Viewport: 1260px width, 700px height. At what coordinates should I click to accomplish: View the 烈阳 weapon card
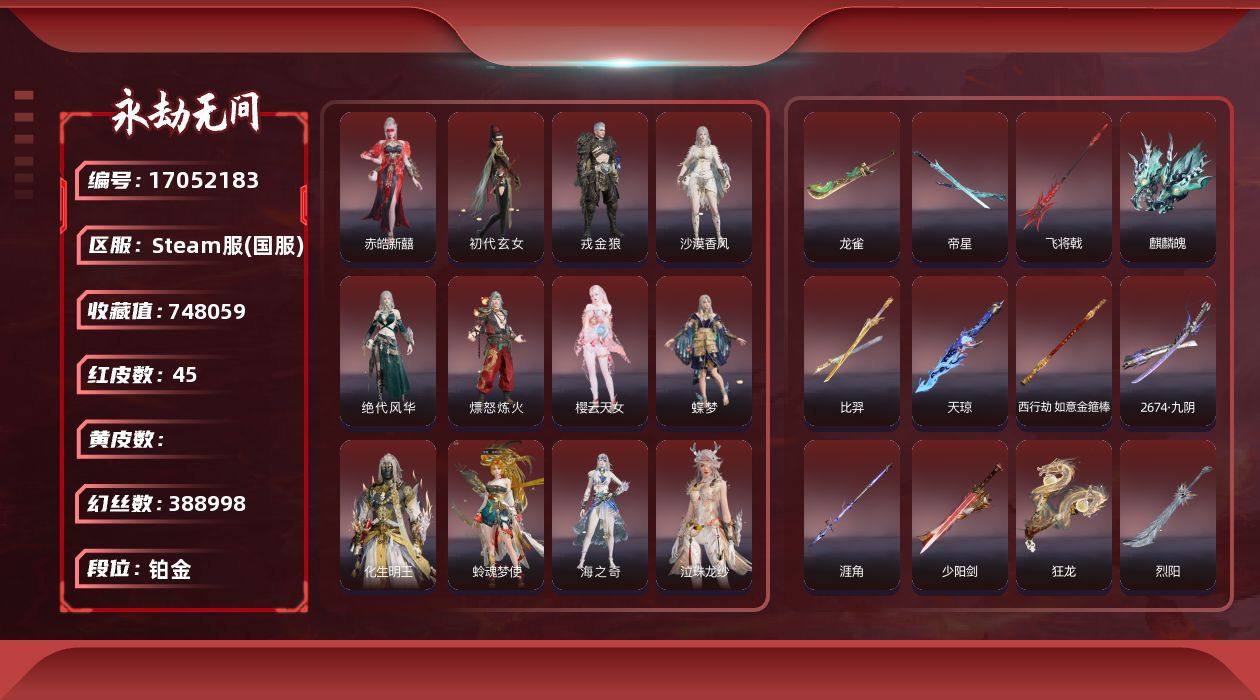tap(1168, 514)
